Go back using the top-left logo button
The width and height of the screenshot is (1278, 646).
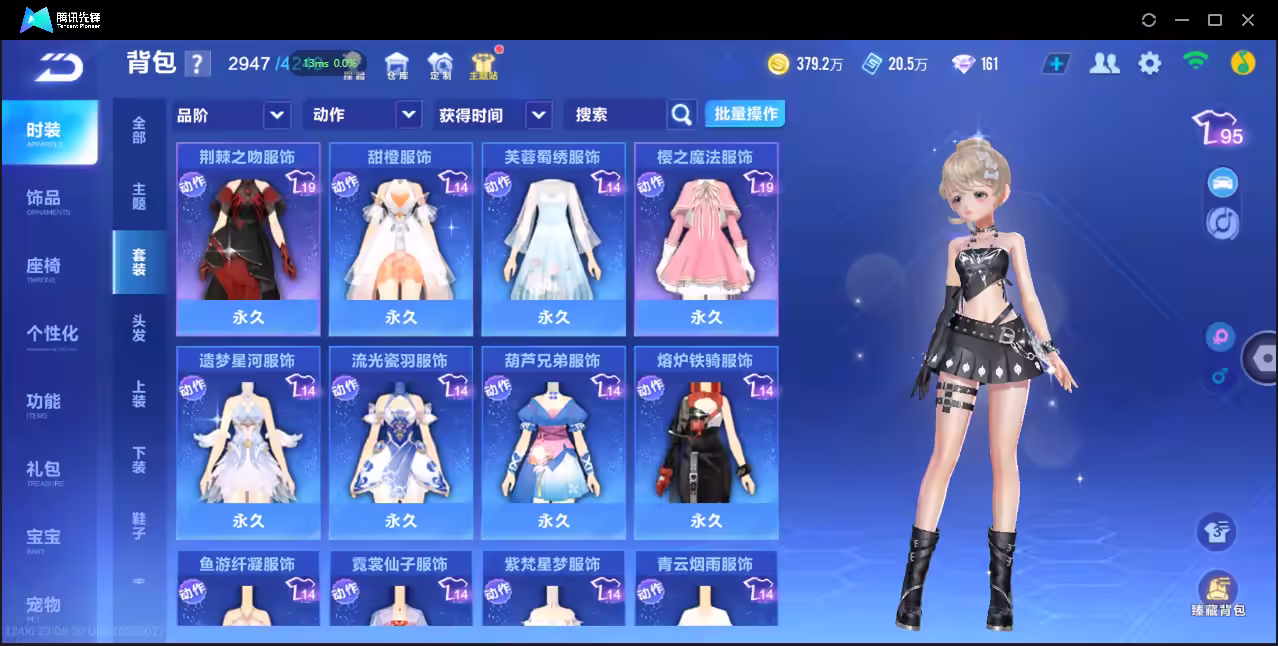tap(59, 67)
